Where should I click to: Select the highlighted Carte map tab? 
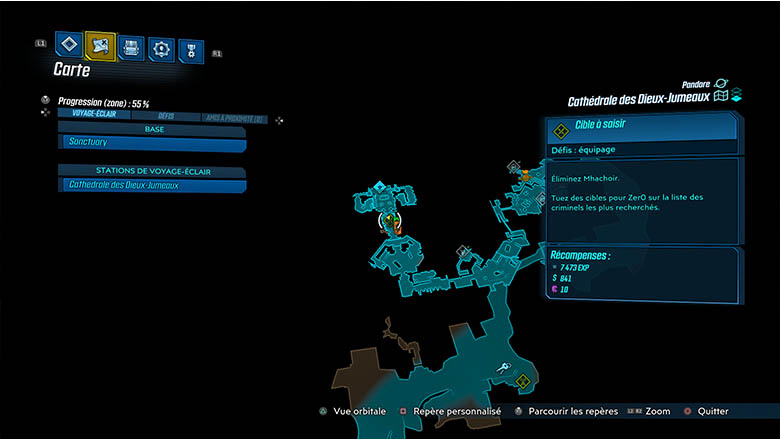click(100, 45)
